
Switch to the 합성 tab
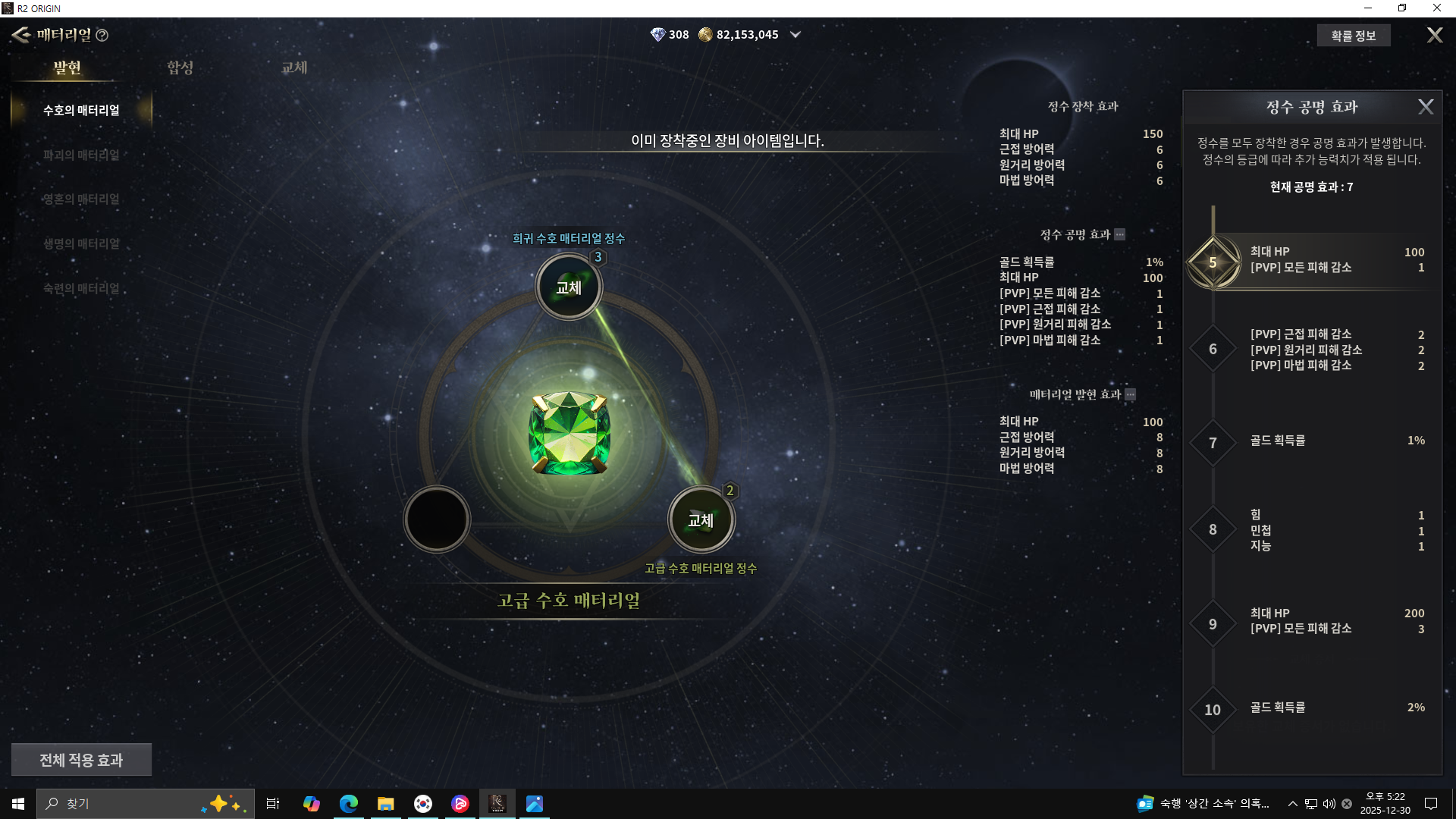180,67
